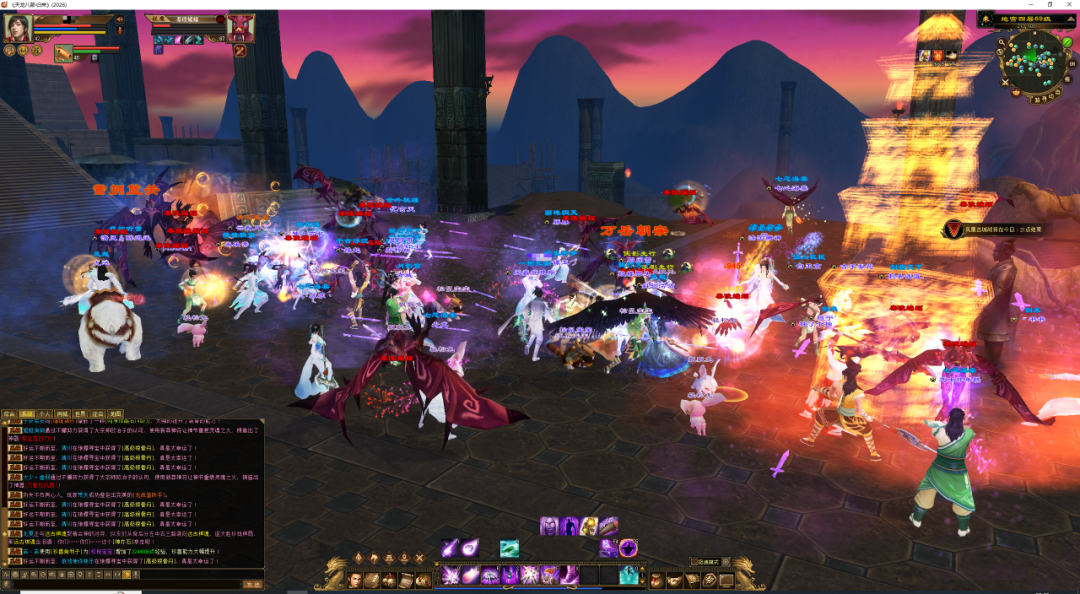Activate the round purple figure skill icon

[628, 547]
